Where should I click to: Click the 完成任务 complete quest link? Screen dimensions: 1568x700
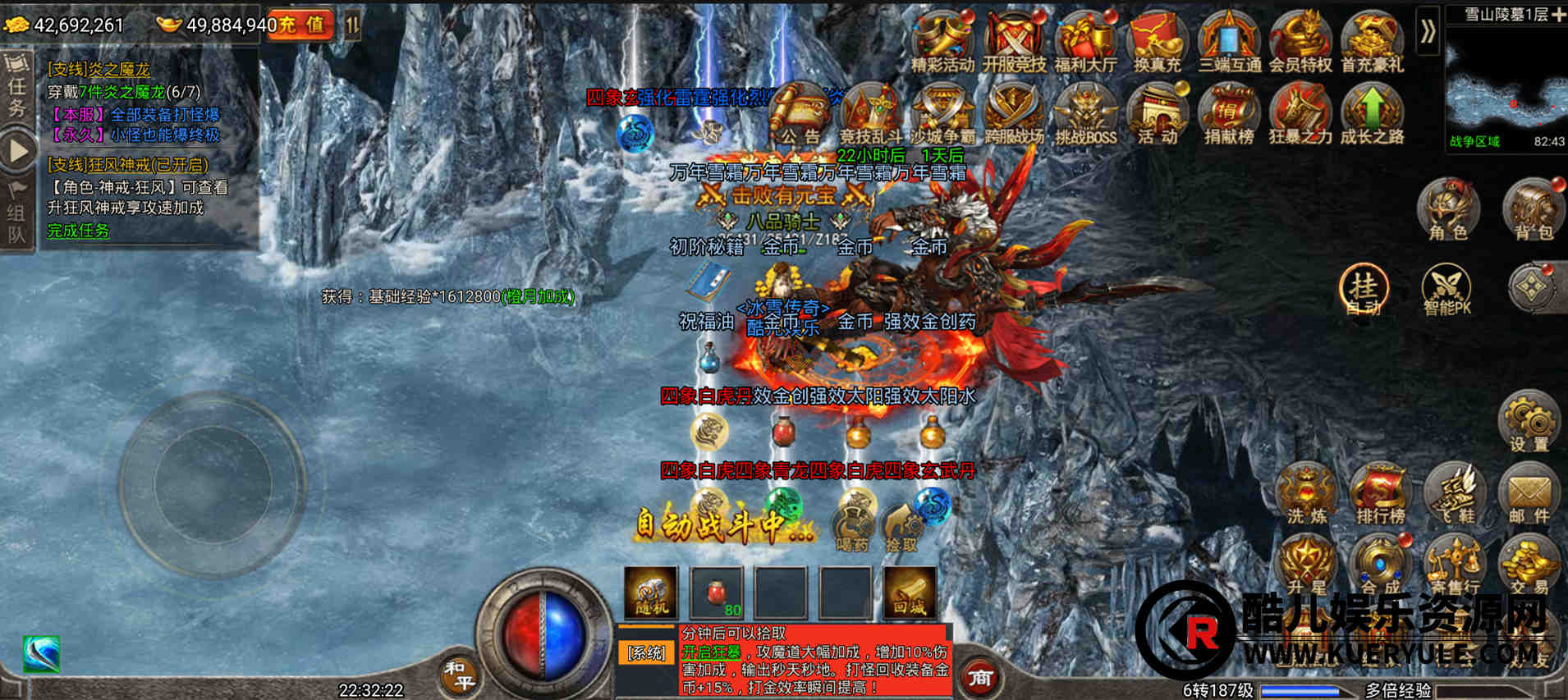point(78,231)
